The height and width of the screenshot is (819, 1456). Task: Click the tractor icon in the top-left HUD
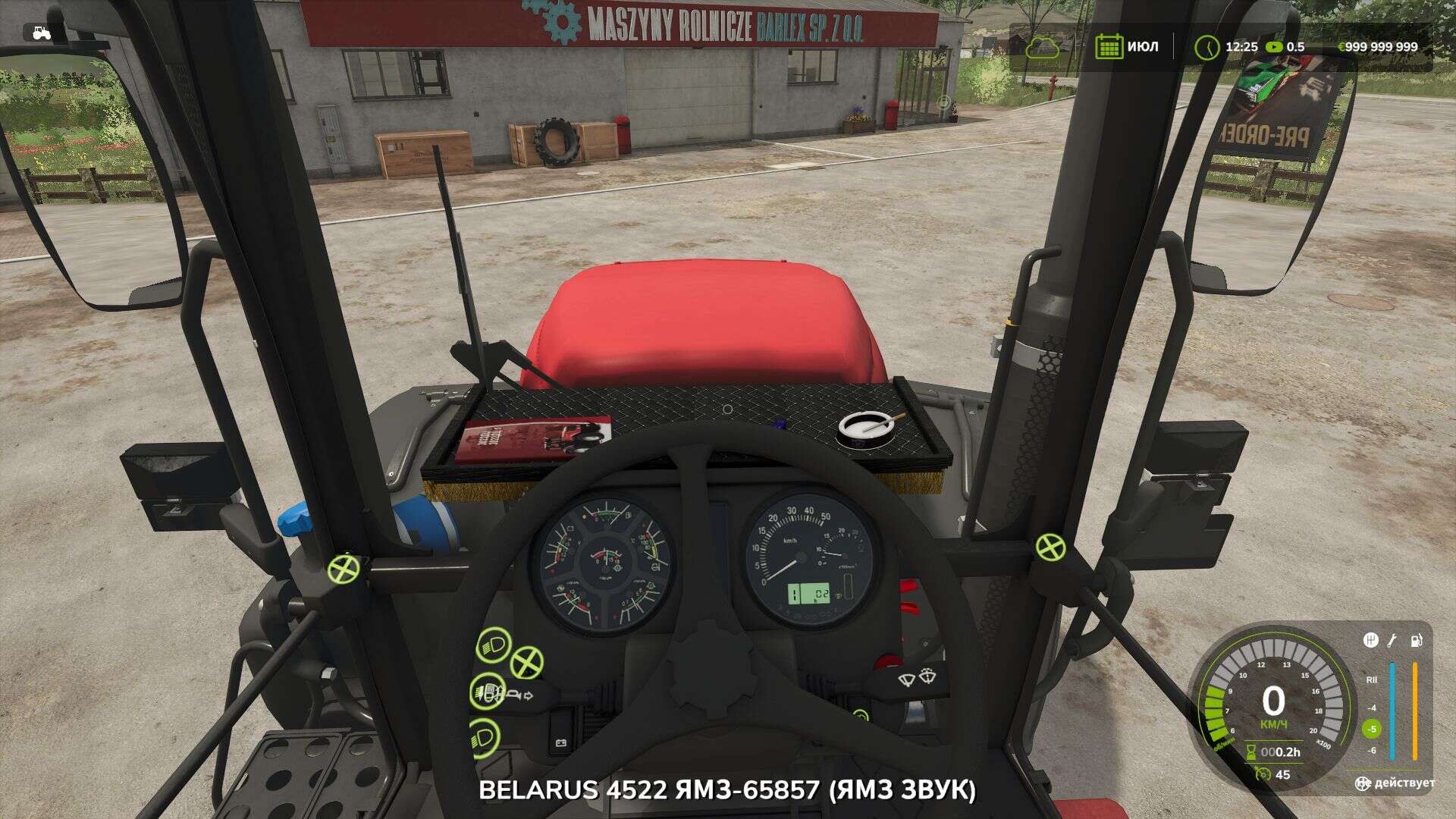click(x=42, y=33)
